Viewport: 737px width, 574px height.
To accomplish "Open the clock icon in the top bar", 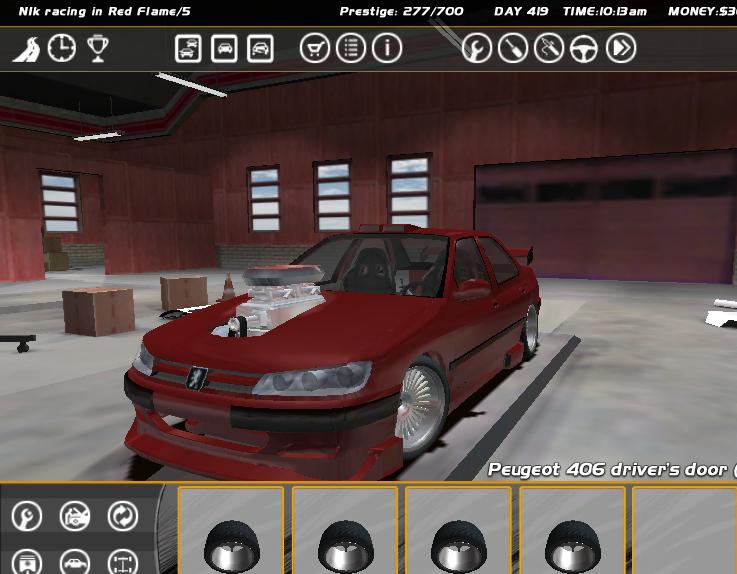I will tap(62, 48).
